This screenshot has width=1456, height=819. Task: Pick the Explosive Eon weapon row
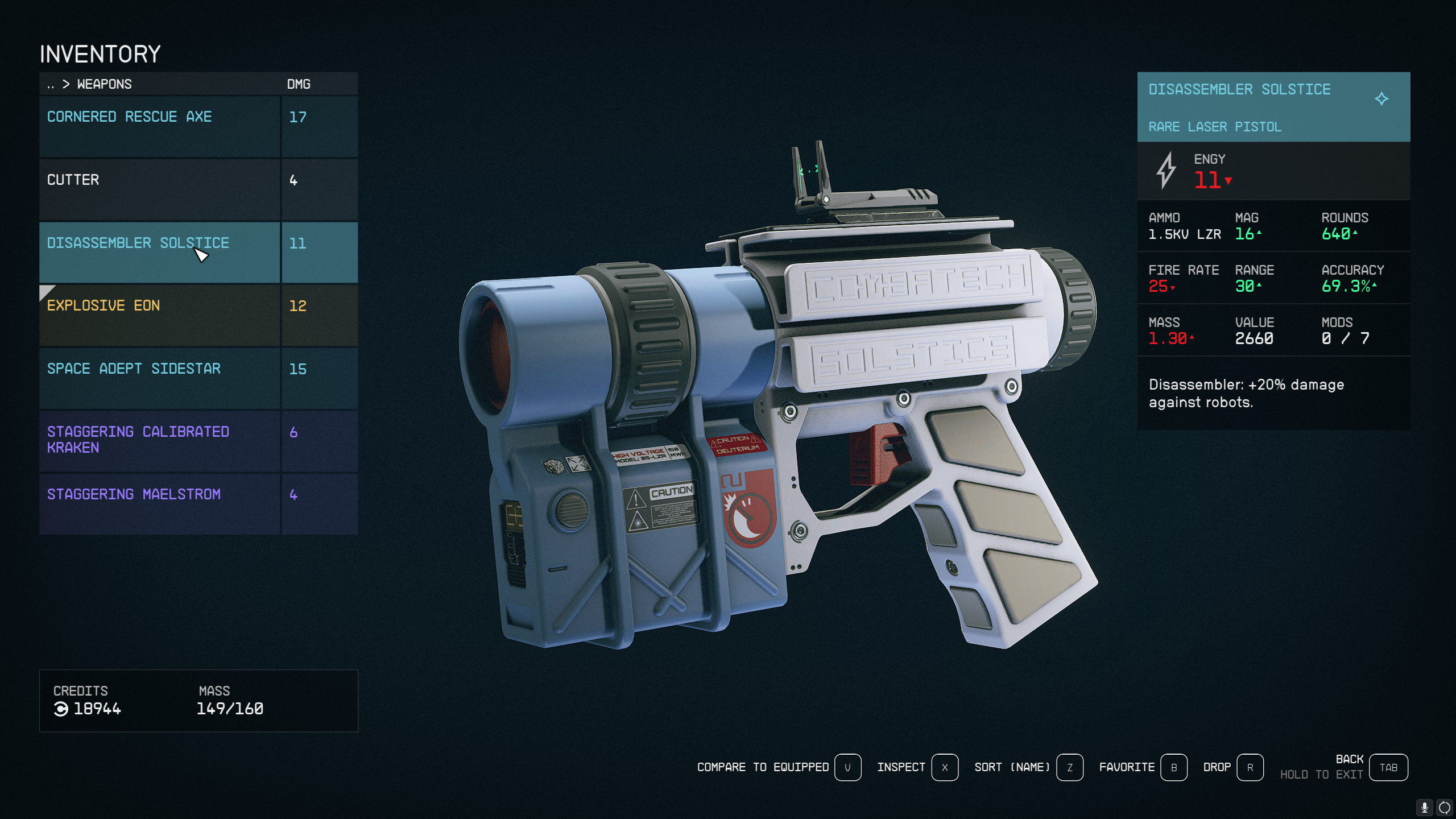[x=159, y=315]
